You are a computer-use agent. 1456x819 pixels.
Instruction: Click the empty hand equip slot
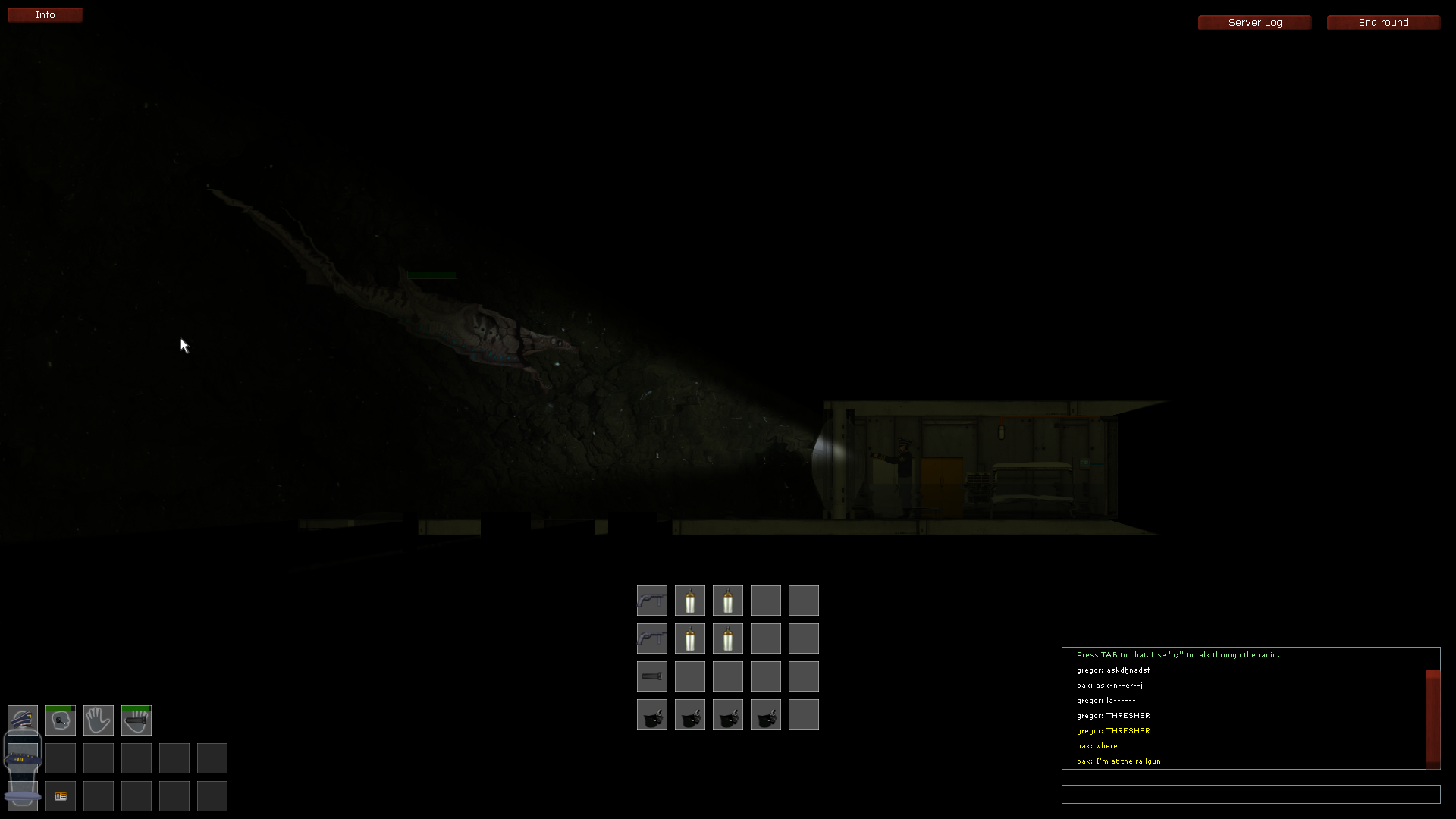[98, 720]
